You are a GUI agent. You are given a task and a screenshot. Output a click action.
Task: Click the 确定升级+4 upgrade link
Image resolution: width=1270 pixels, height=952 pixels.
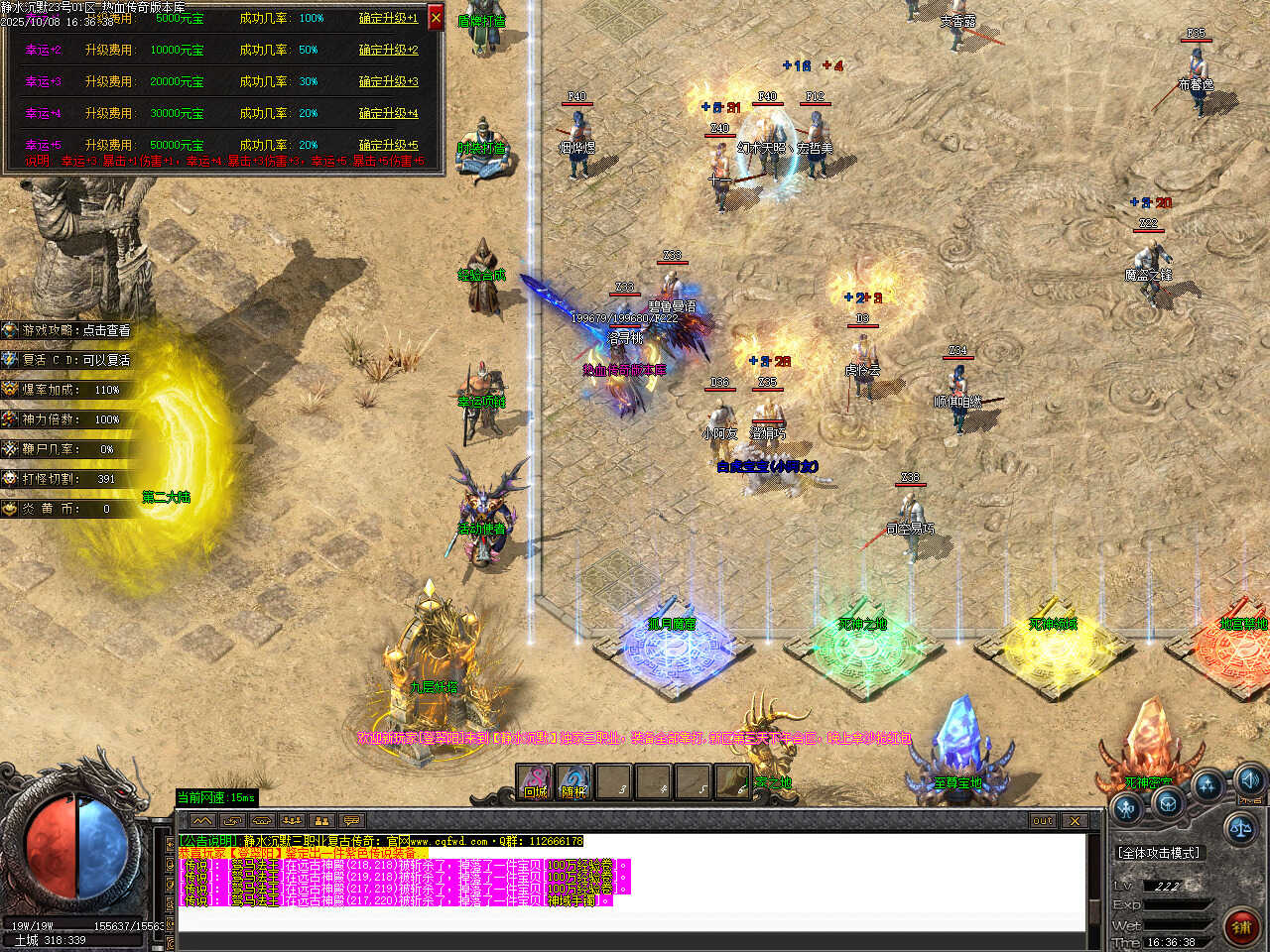coord(388,113)
